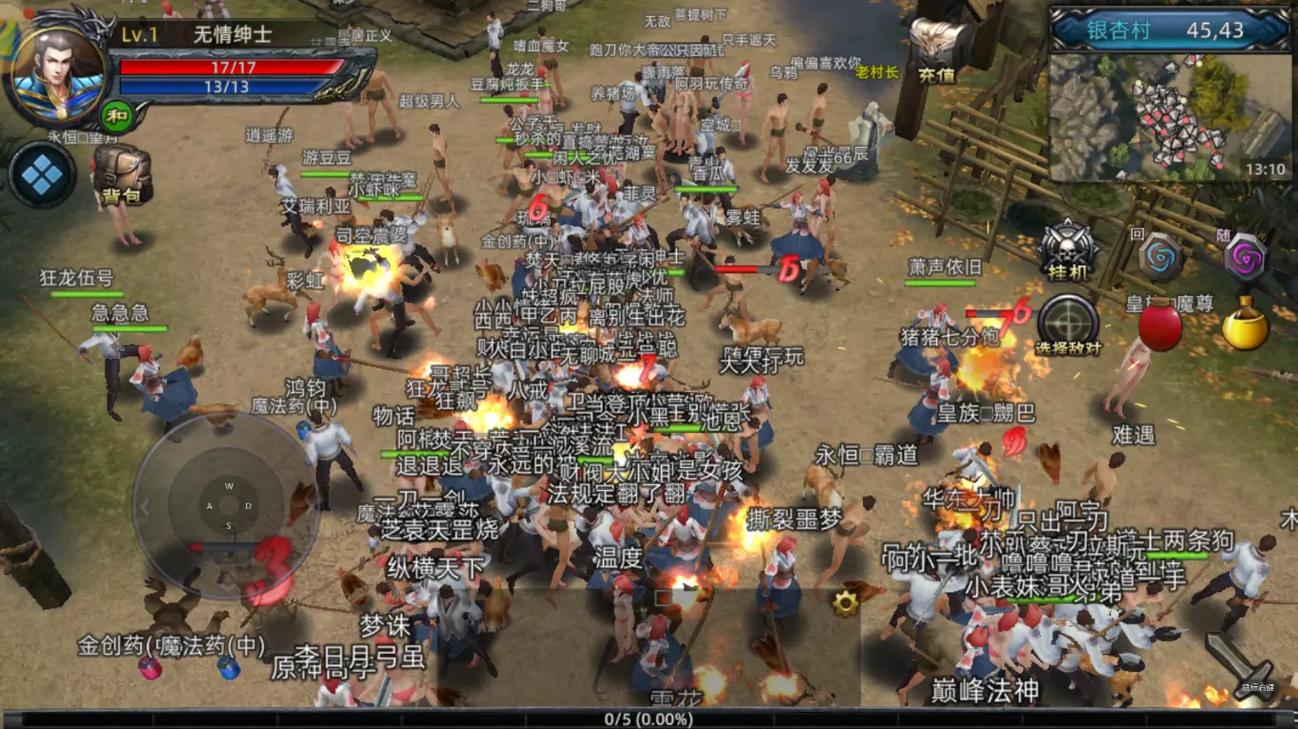Tap the virtual WASD joystick pad
This screenshot has height=729, width=1298.
[x=228, y=506]
